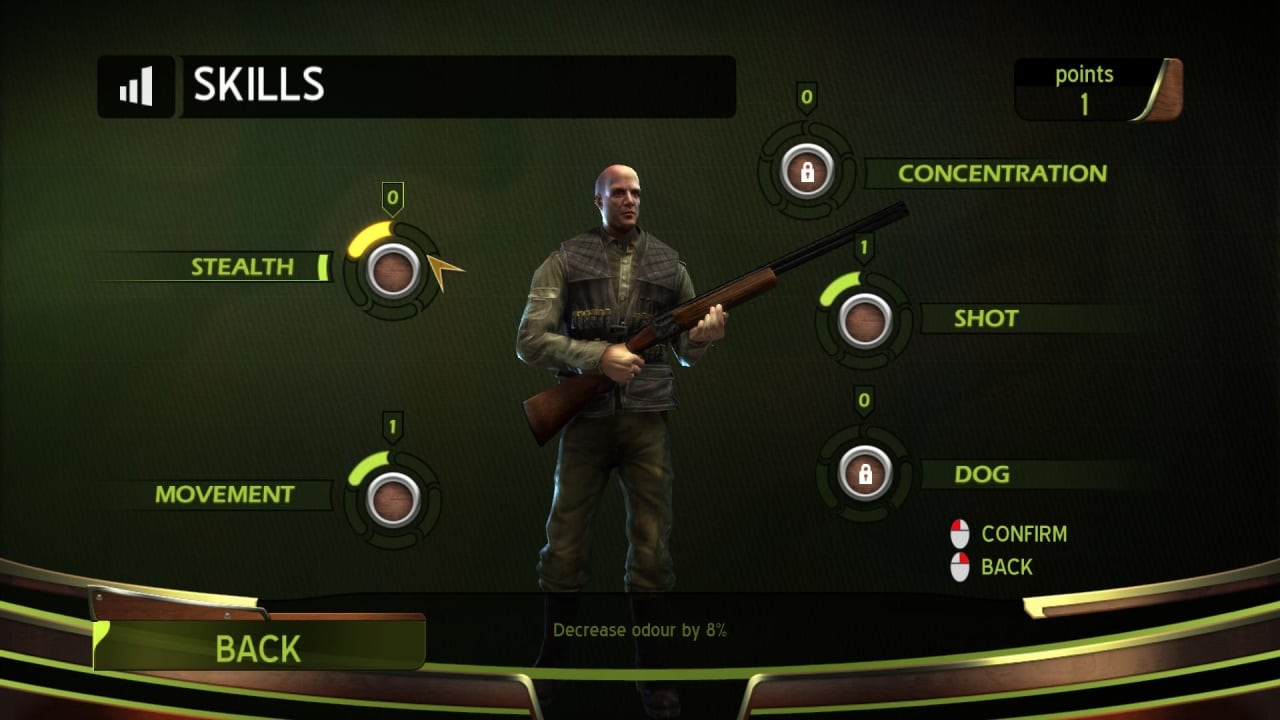Image resolution: width=1280 pixels, height=720 pixels.
Task: Select the locked Concentration skill
Action: tap(807, 171)
